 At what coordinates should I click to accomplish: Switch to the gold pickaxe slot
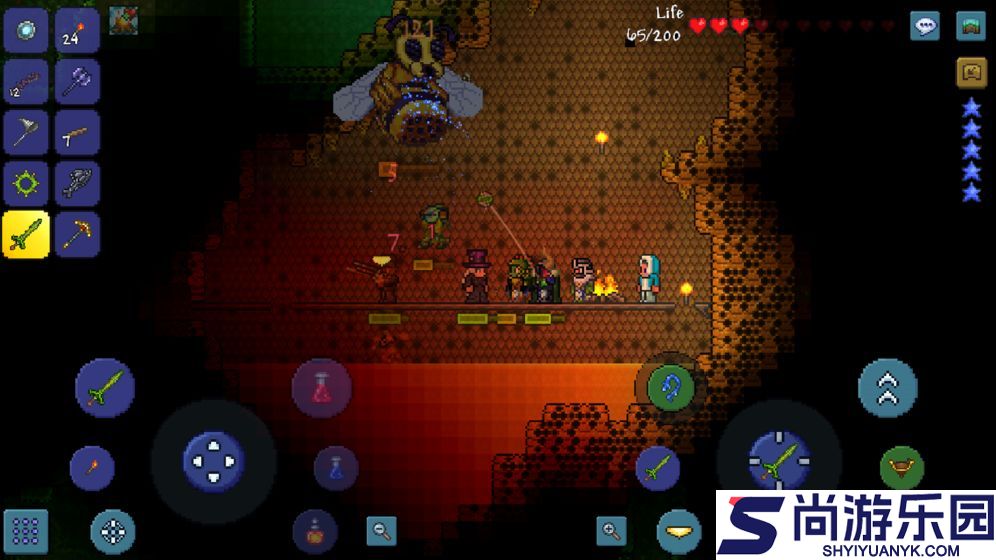(x=77, y=235)
